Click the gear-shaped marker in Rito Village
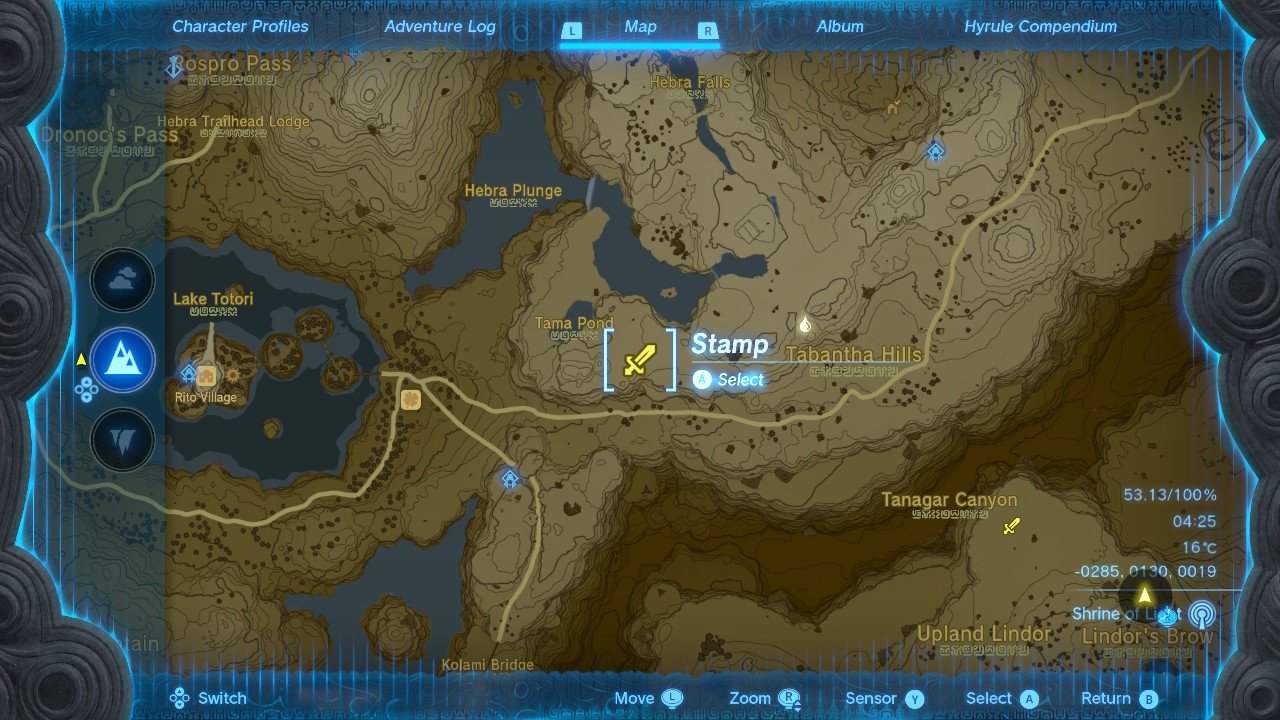1280x720 pixels. pos(234,375)
